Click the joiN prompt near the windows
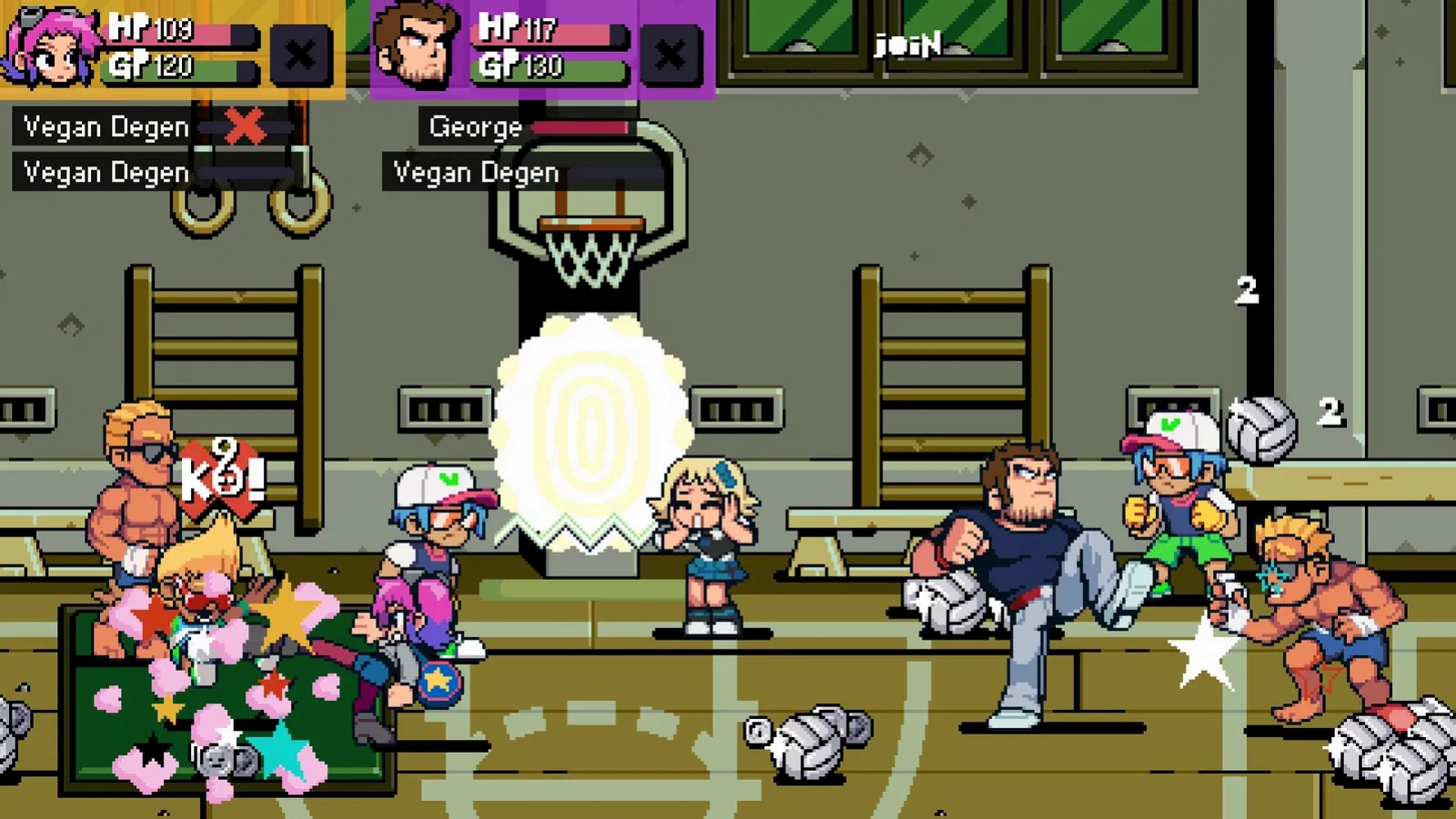The width and height of the screenshot is (1456, 819). coord(906,42)
